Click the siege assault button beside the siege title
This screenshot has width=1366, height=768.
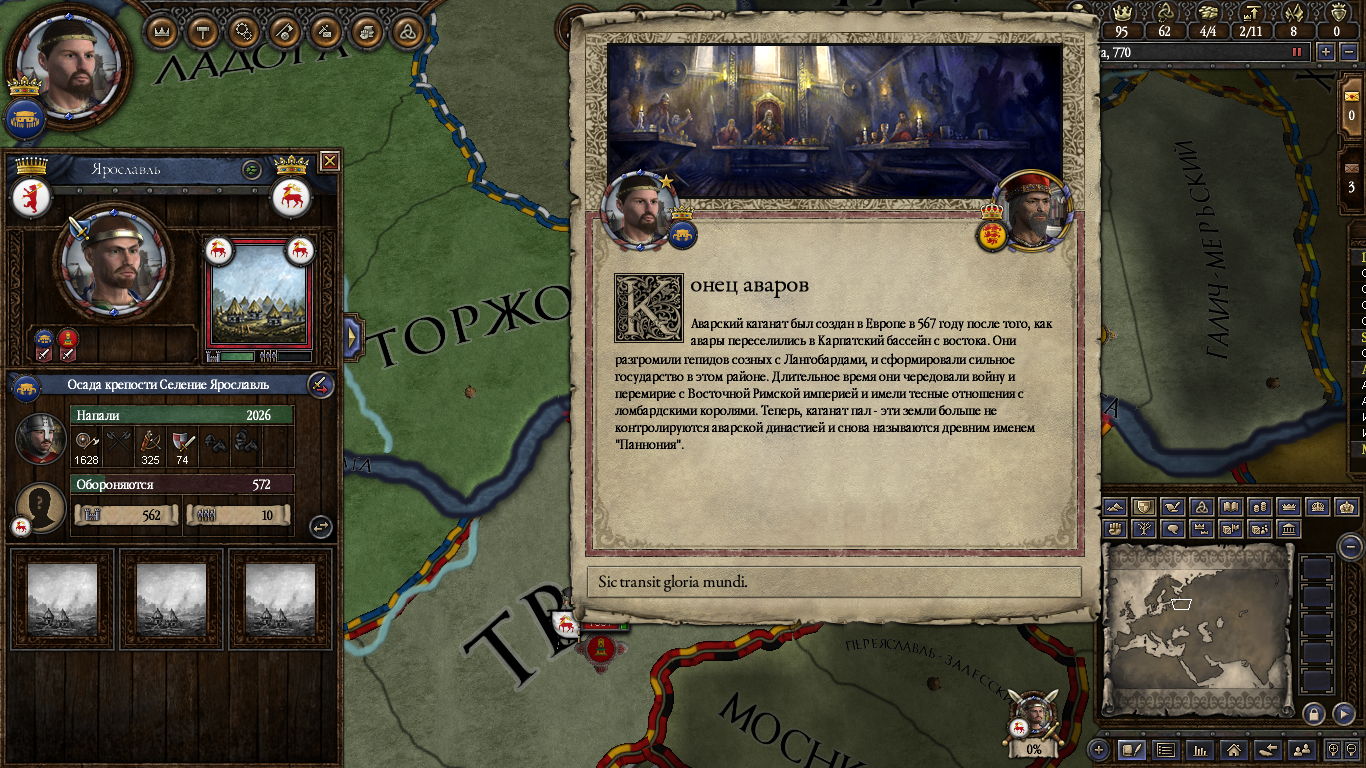[x=319, y=384]
